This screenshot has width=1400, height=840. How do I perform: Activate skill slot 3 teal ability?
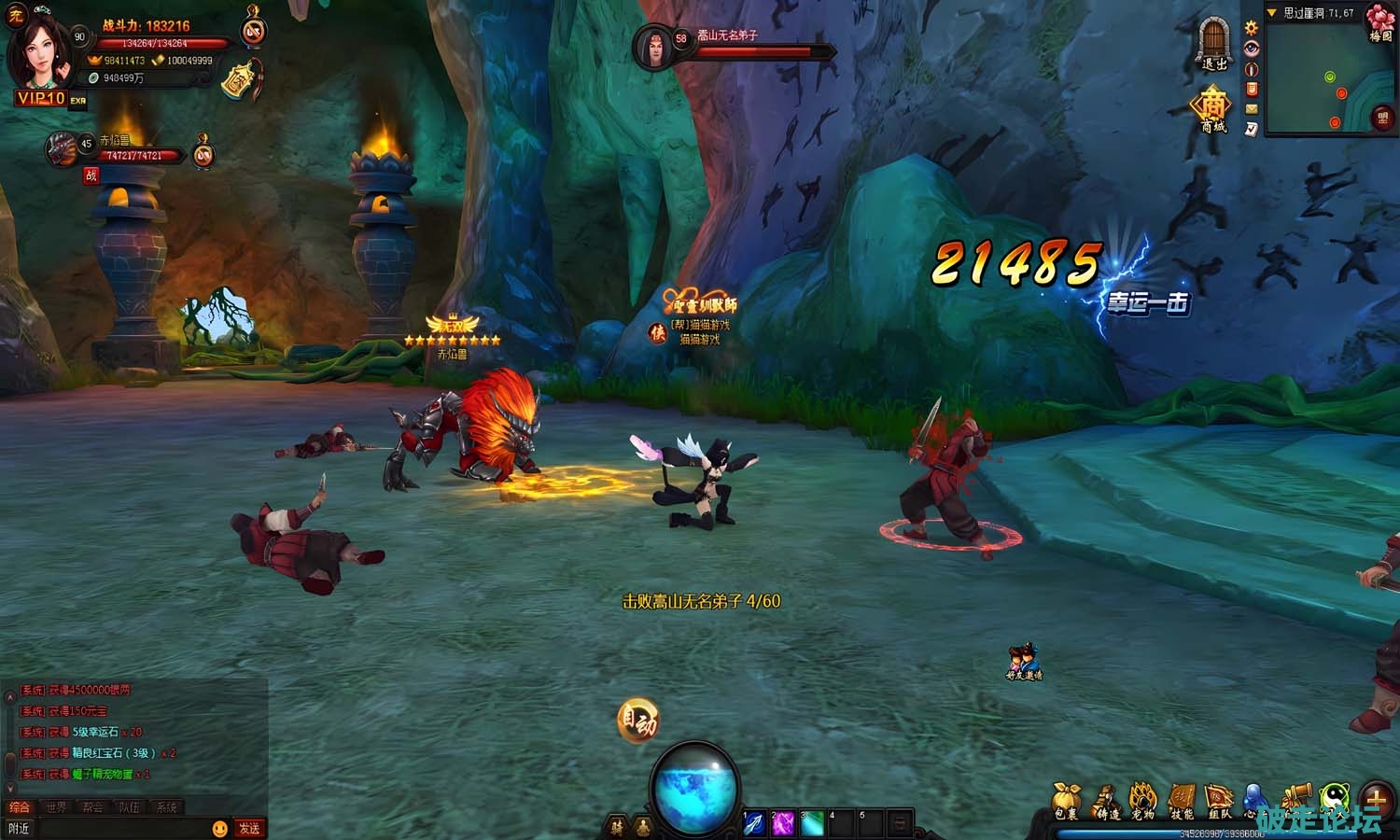[812, 823]
